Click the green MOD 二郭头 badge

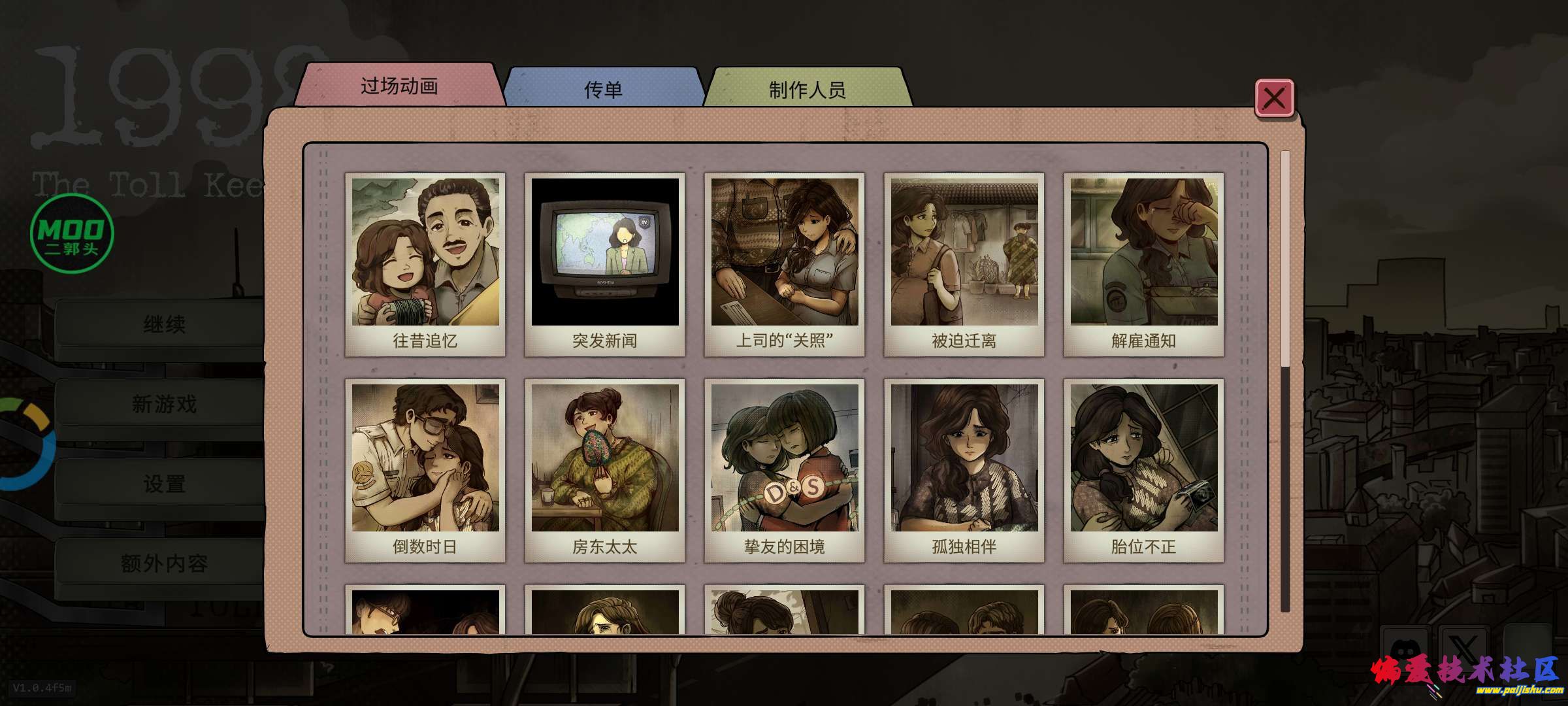[x=72, y=233]
